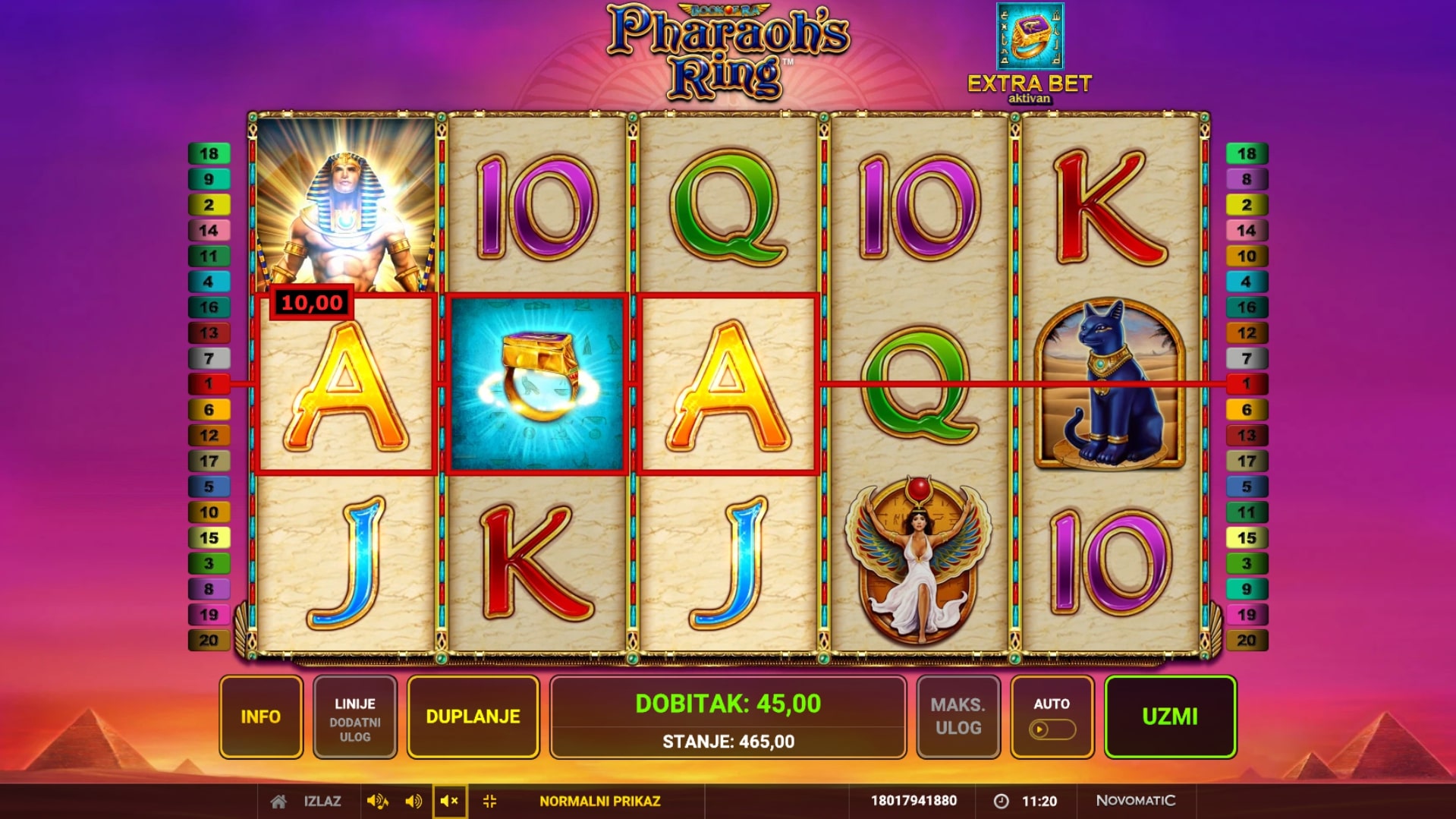Select payline number 20 on right side
Image resolution: width=1456 pixels, height=819 pixels.
1246,641
